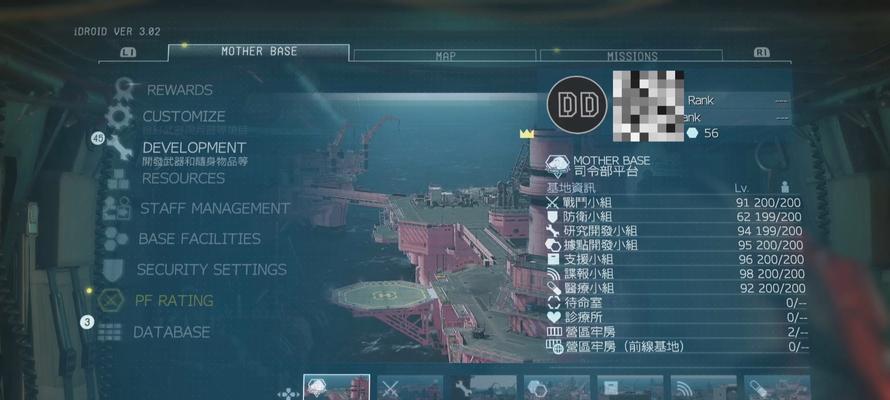Open Security Settings
Image resolution: width=890 pixels, height=400 pixels.
(x=211, y=269)
